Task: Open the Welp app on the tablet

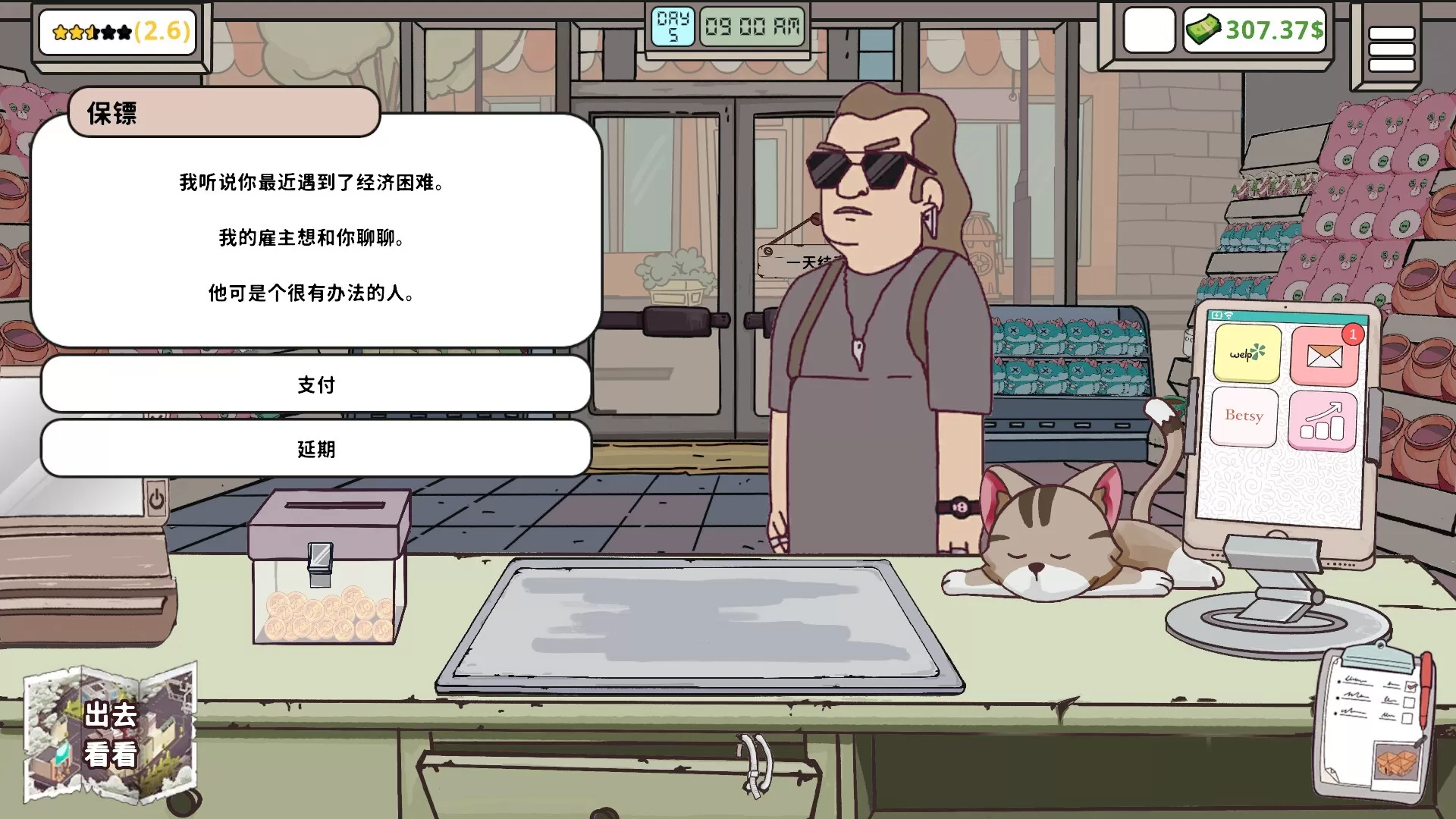Action: [1247, 353]
